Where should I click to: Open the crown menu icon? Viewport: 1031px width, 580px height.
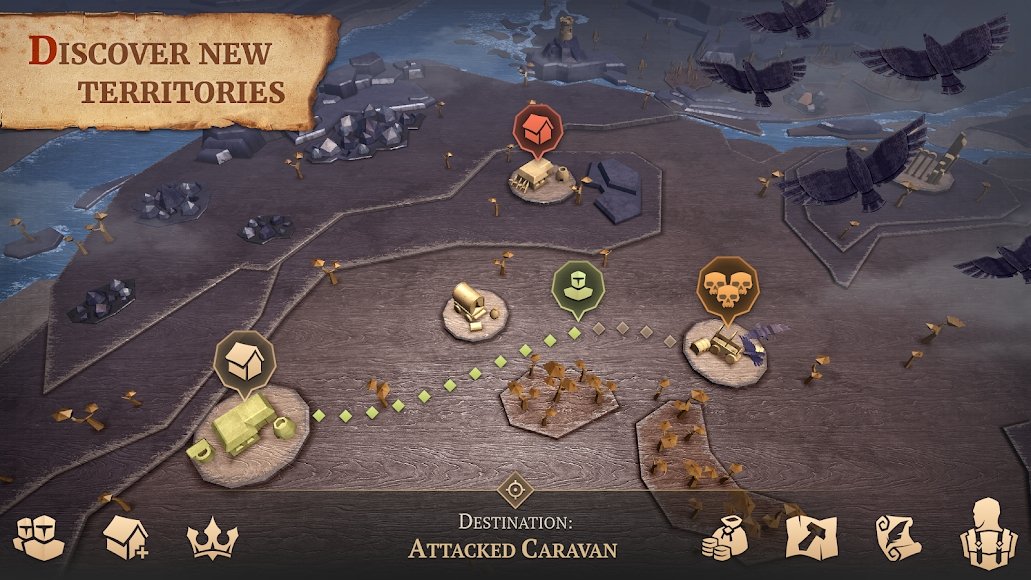(211, 540)
